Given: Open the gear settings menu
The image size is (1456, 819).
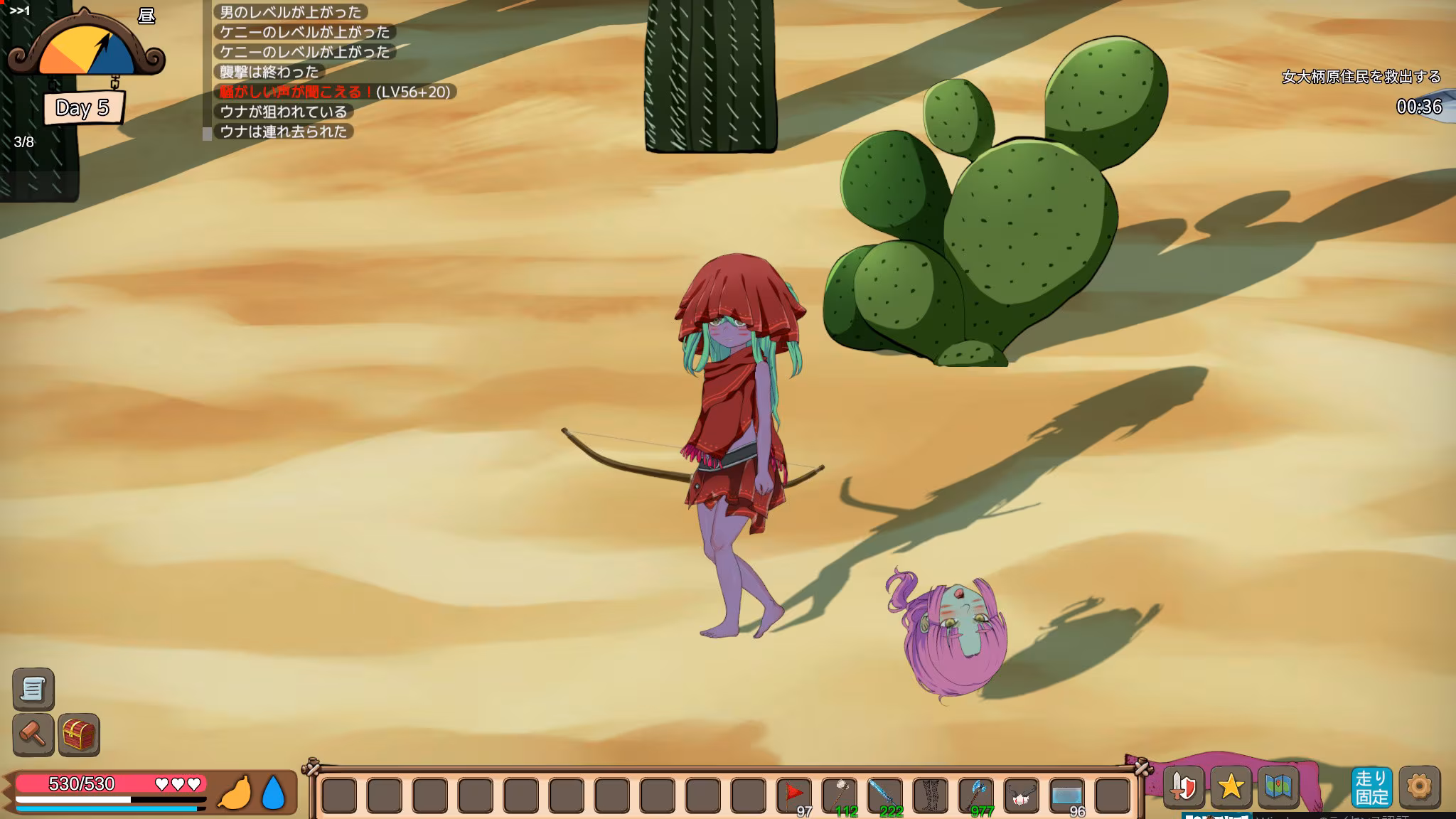Looking at the screenshot, I should coord(1419,787).
